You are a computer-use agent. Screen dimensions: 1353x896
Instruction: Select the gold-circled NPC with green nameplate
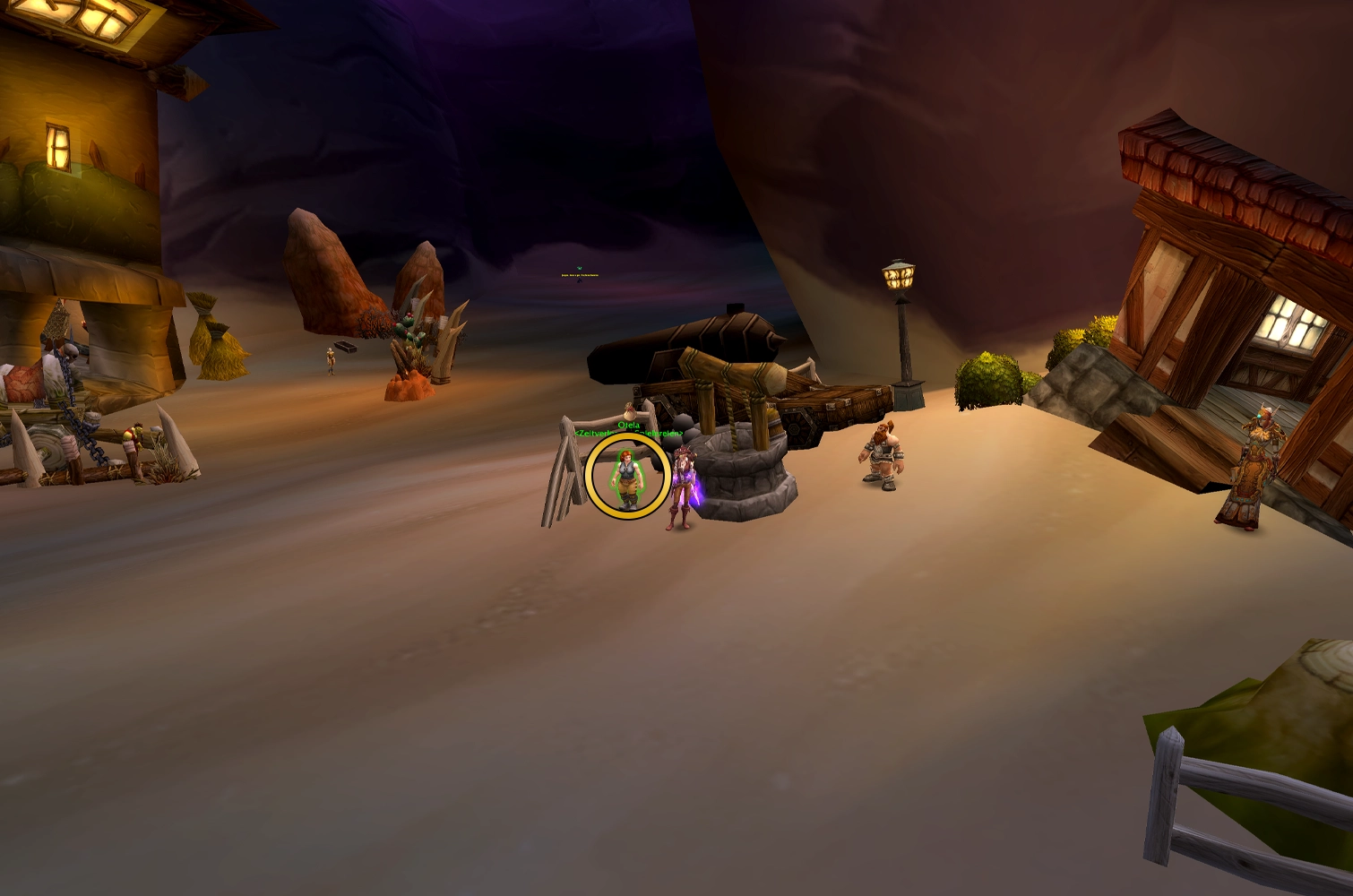627,478
